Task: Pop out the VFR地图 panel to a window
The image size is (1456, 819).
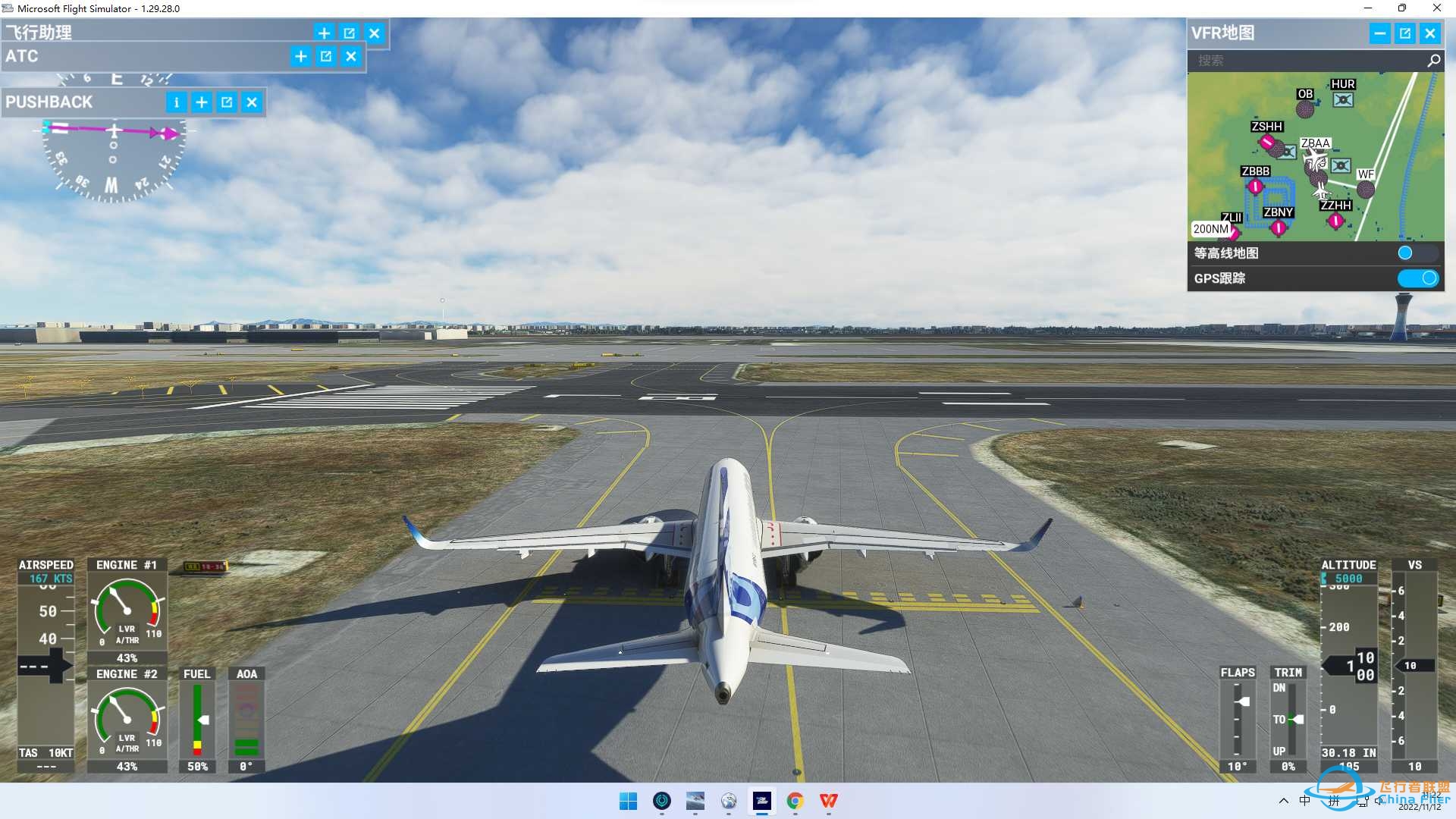Action: pos(1405,33)
